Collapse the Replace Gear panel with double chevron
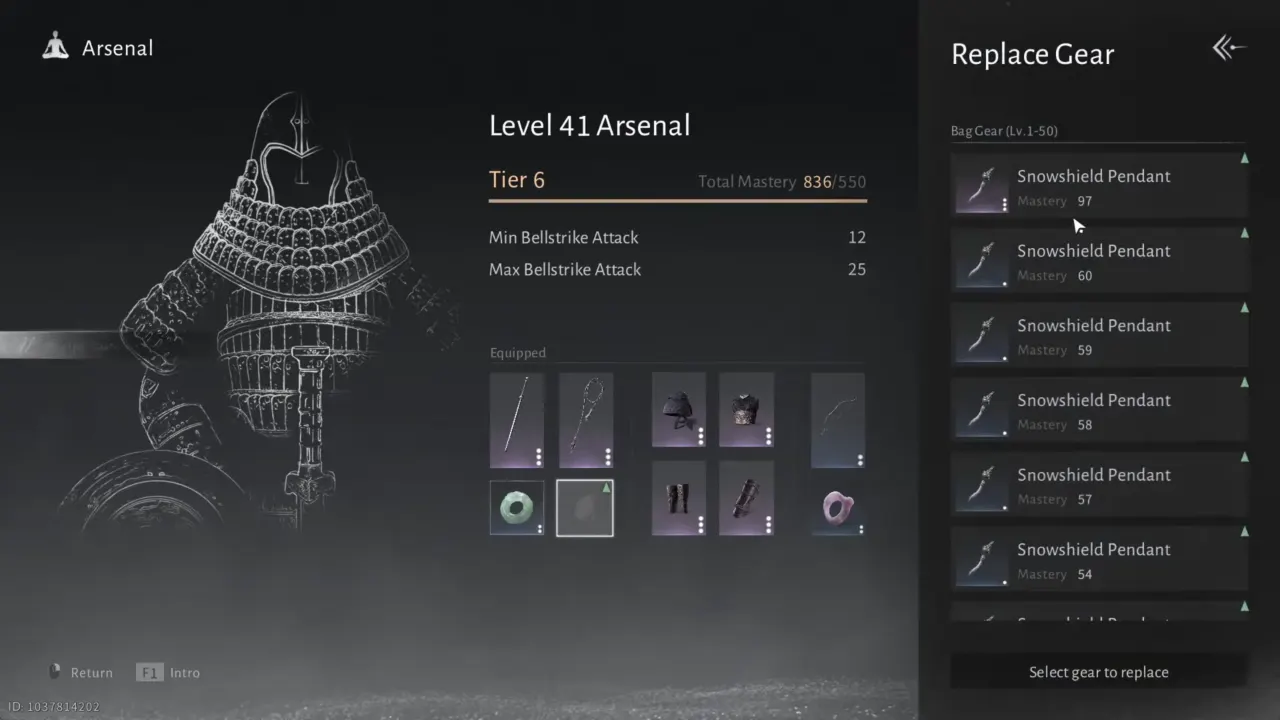The image size is (1280, 720). point(1228,47)
